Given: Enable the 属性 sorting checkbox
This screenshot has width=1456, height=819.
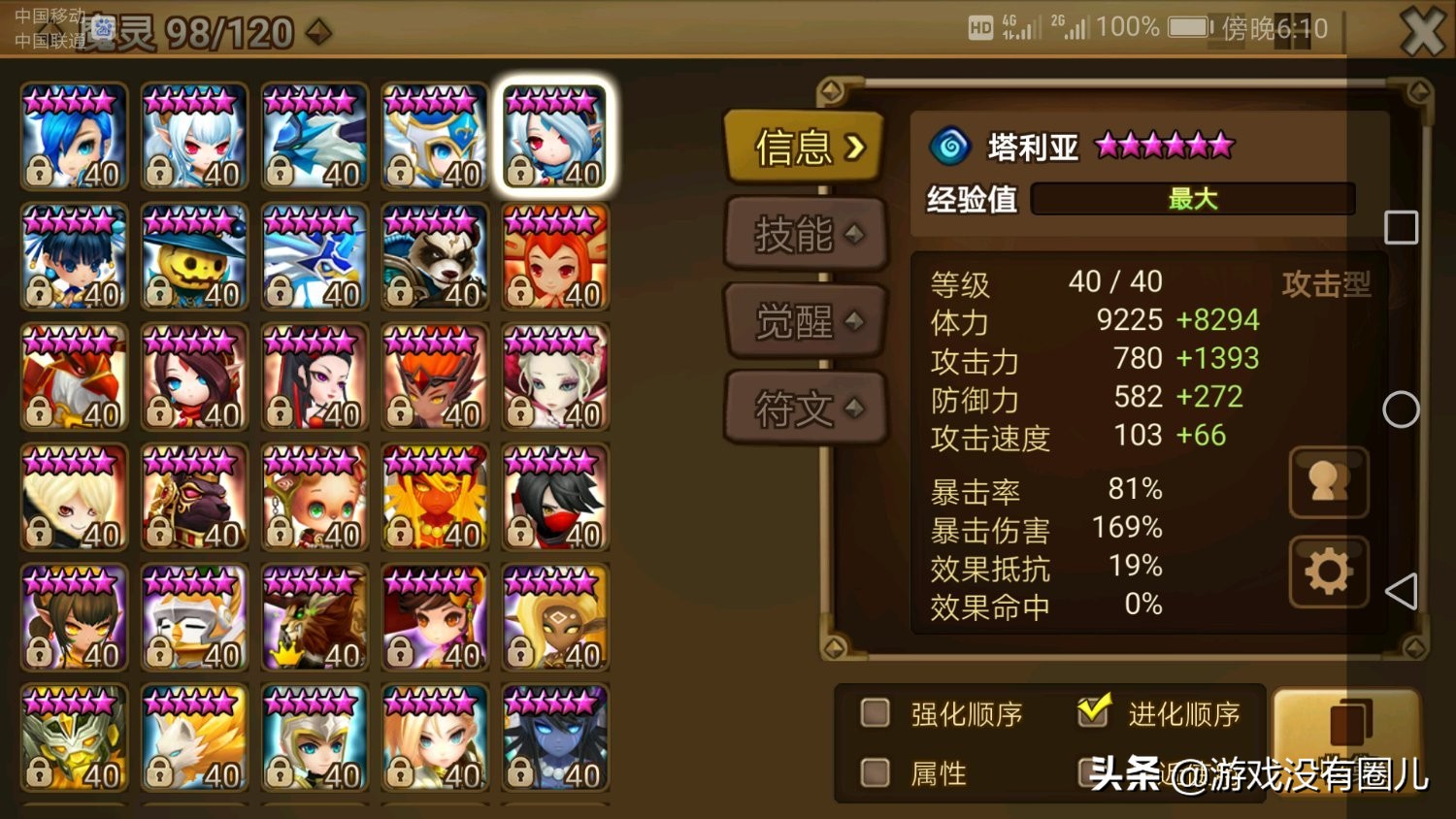Looking at the screenshot, I should tap(875, 772).
